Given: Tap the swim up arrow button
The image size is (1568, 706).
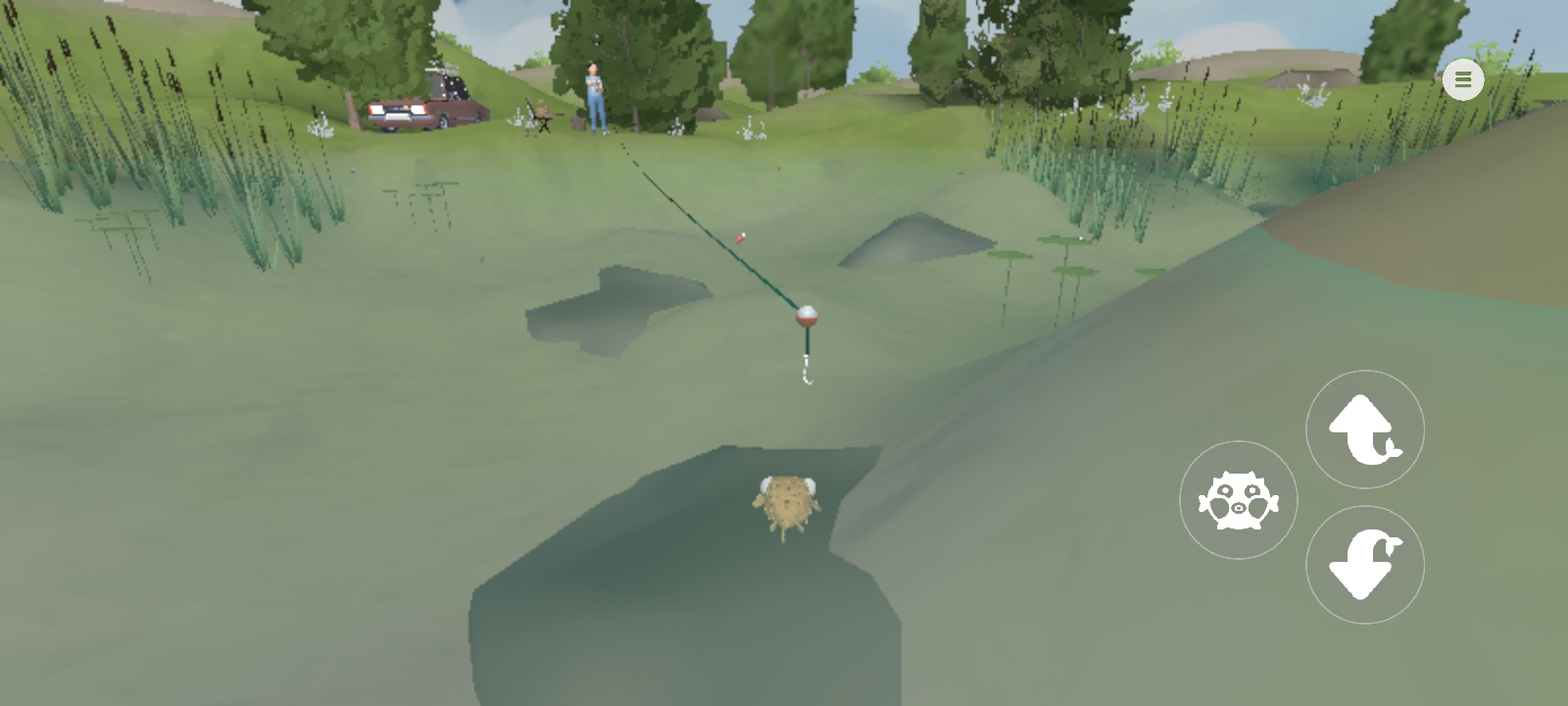Looking at the screenshot, I should 1364,429.
